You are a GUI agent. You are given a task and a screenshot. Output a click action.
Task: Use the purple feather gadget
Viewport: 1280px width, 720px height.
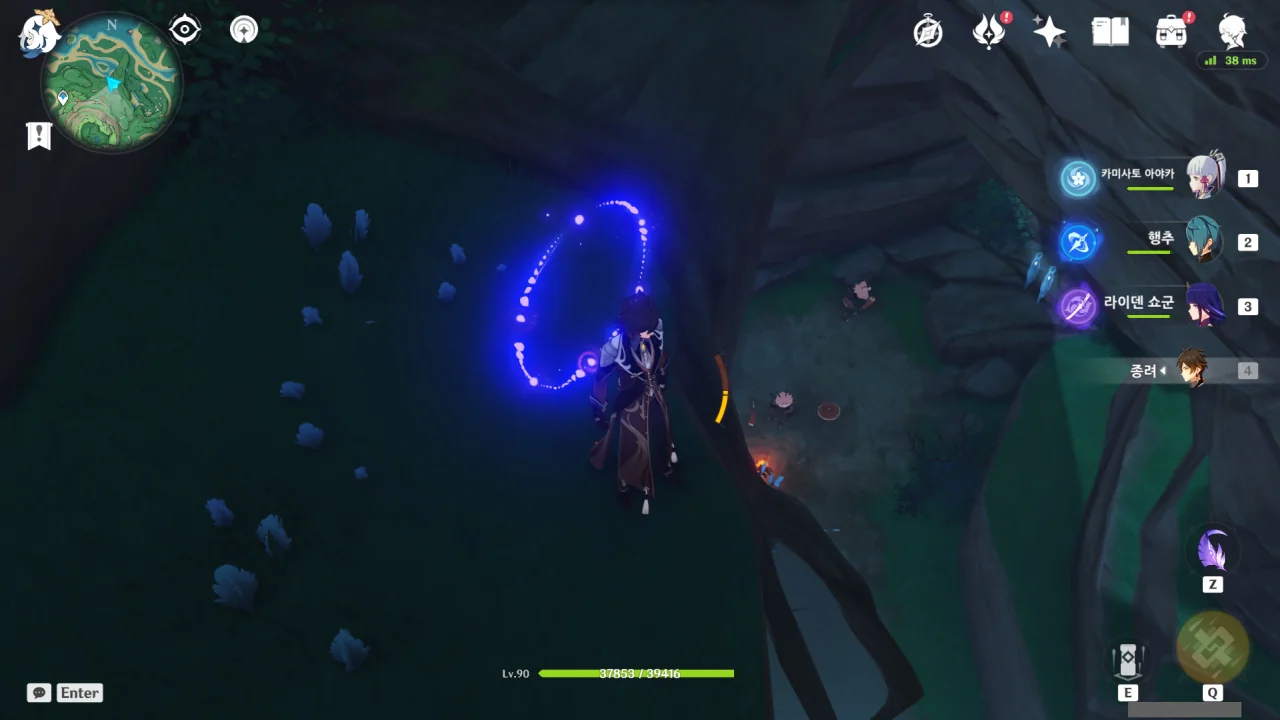point(1213,551)
